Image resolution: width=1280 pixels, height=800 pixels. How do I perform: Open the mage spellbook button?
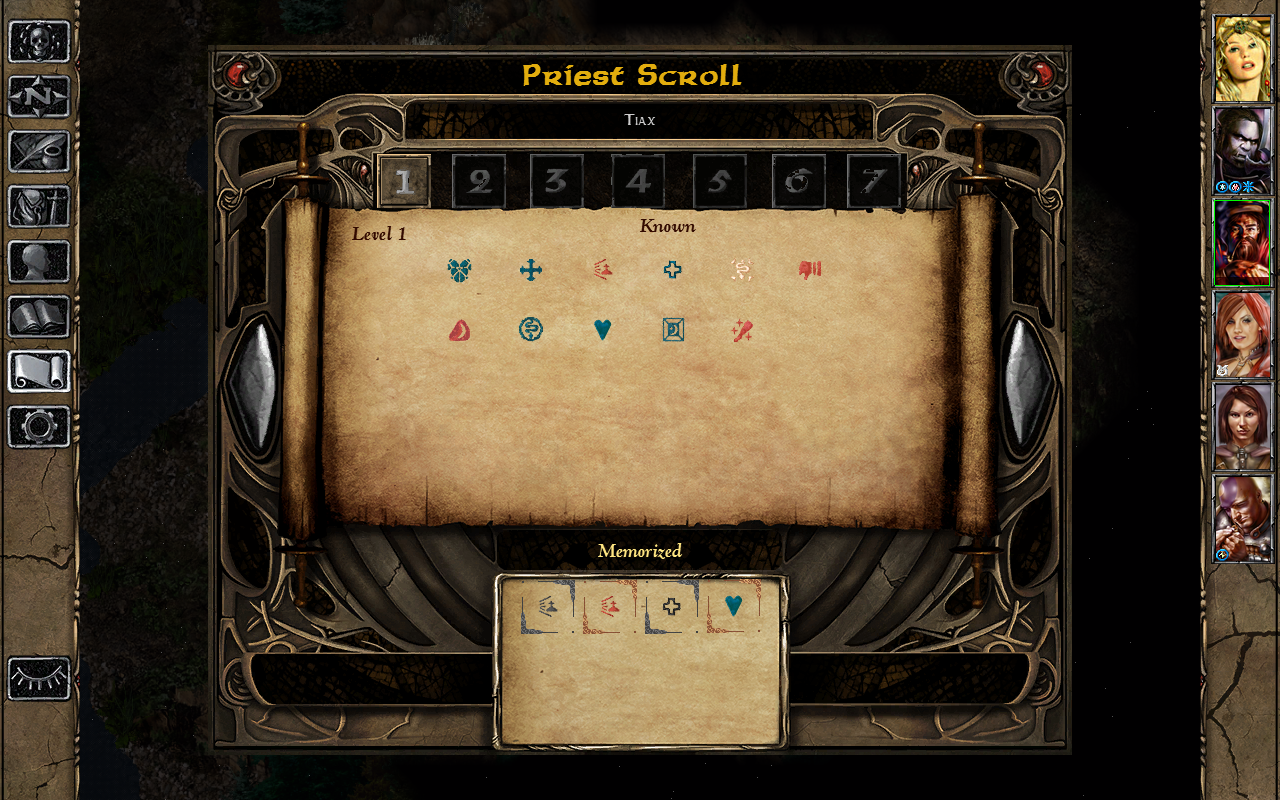(x=39, y=317)
